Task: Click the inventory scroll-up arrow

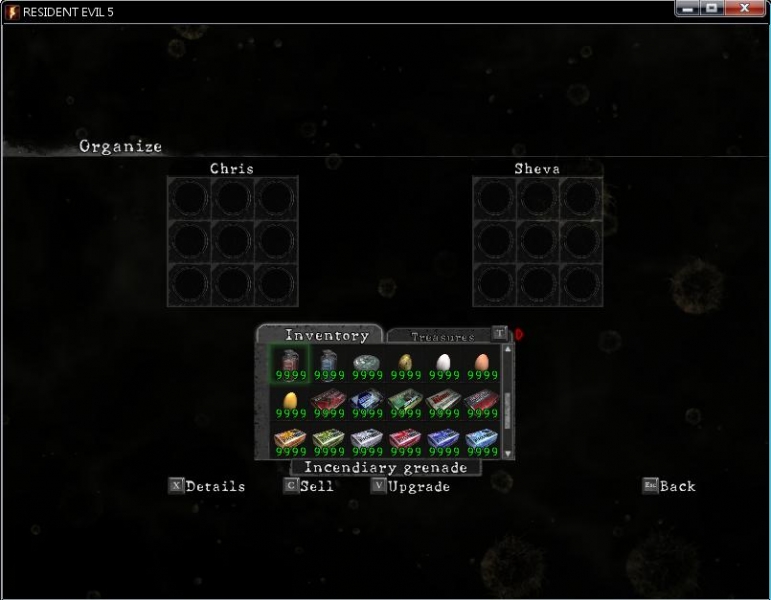Action: click(x=507, y=349)
